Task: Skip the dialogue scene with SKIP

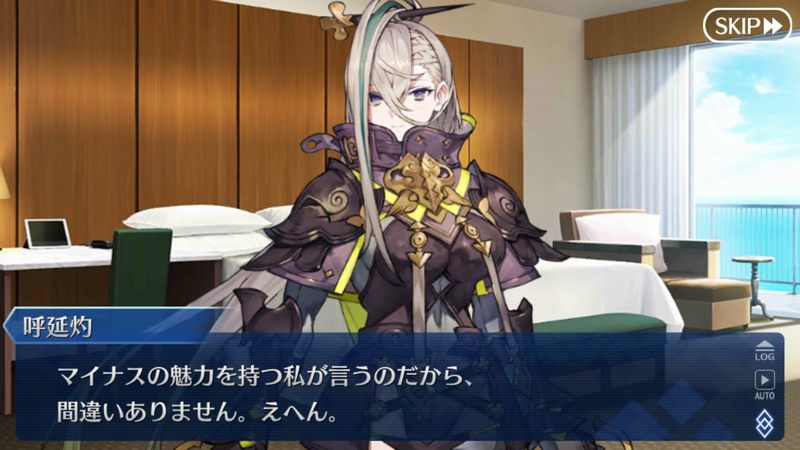Action: (746, 26)
